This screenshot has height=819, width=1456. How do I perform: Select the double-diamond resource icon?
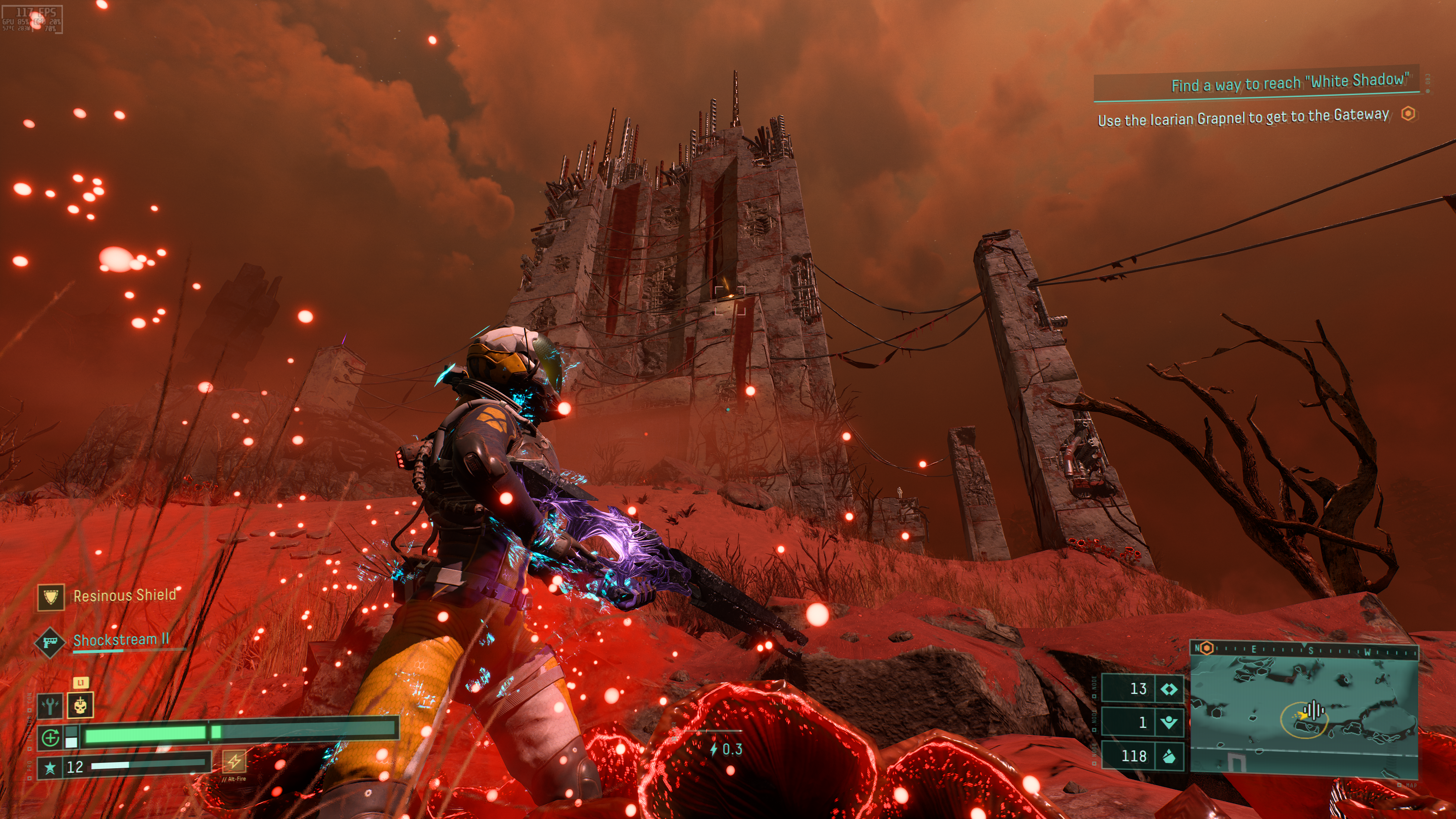click(1168, 689)
